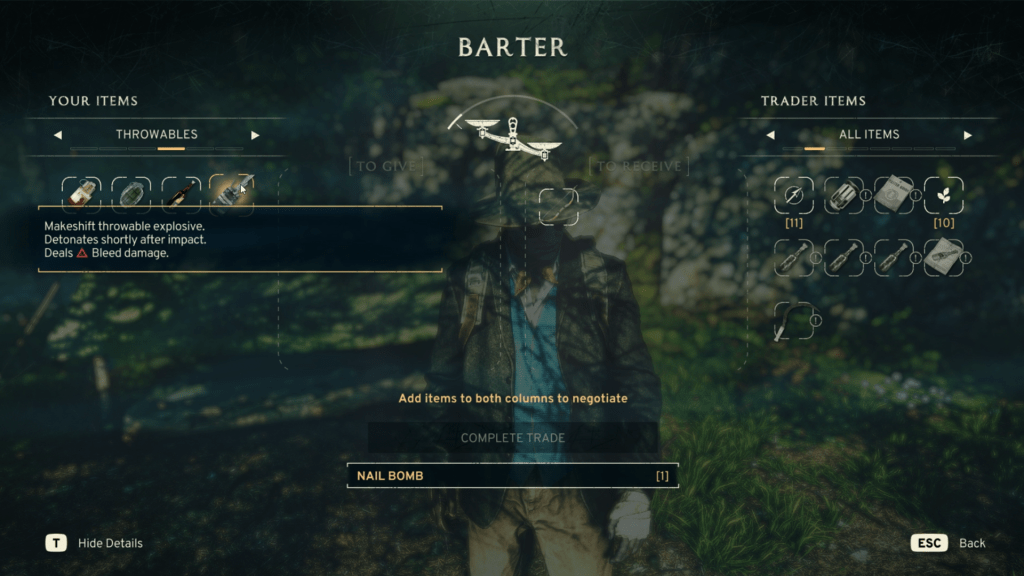The width and height of the screenshot is (1024, 576).
Task: Click the Nail Bomb name bar
Action: point(512,476)
